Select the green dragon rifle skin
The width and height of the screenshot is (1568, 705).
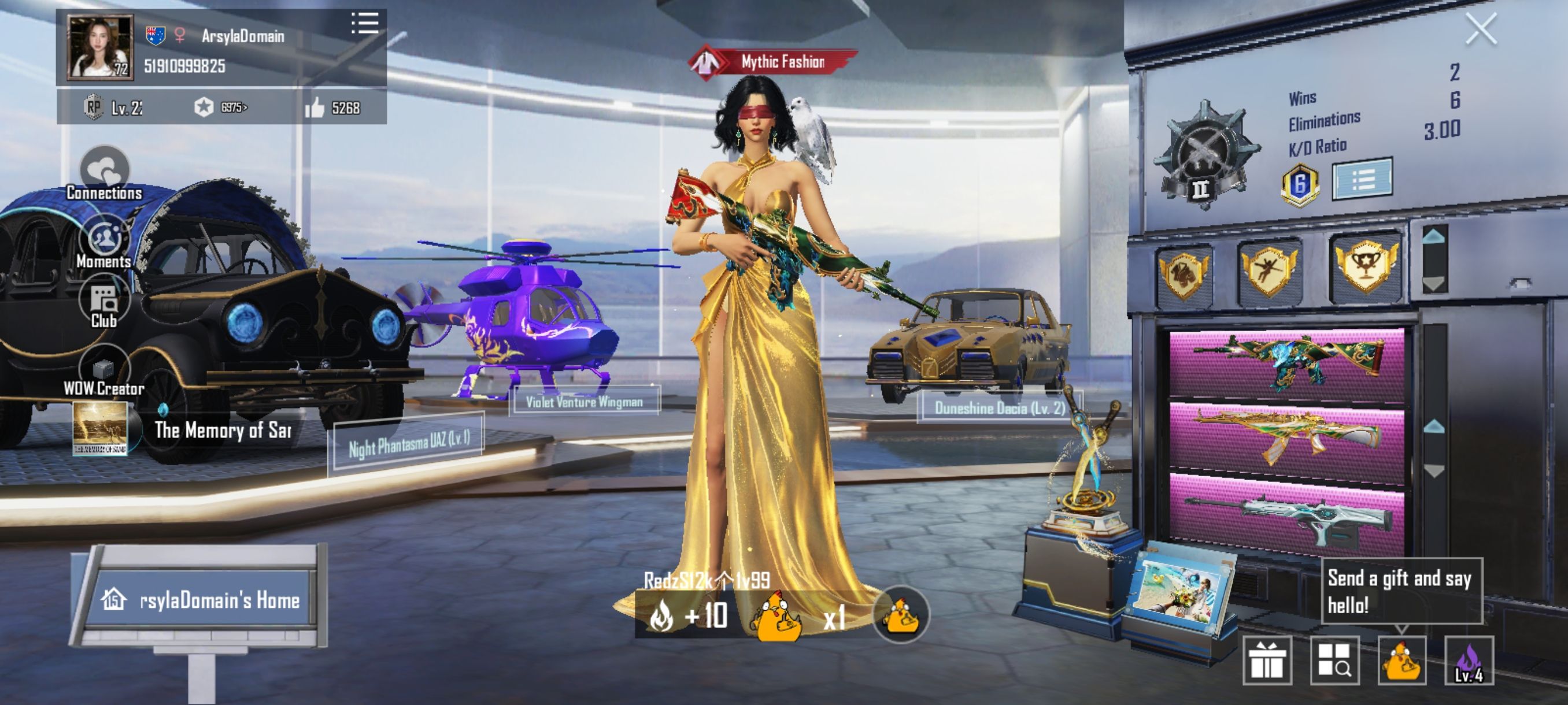pos(1287,363)
